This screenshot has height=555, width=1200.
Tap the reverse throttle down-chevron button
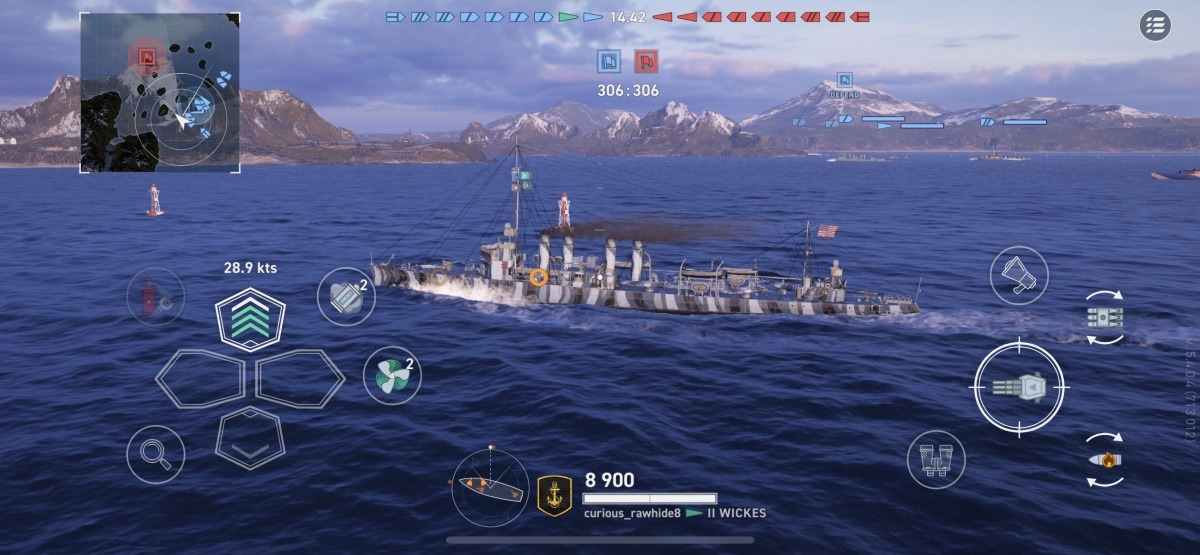tap(251, 439)
